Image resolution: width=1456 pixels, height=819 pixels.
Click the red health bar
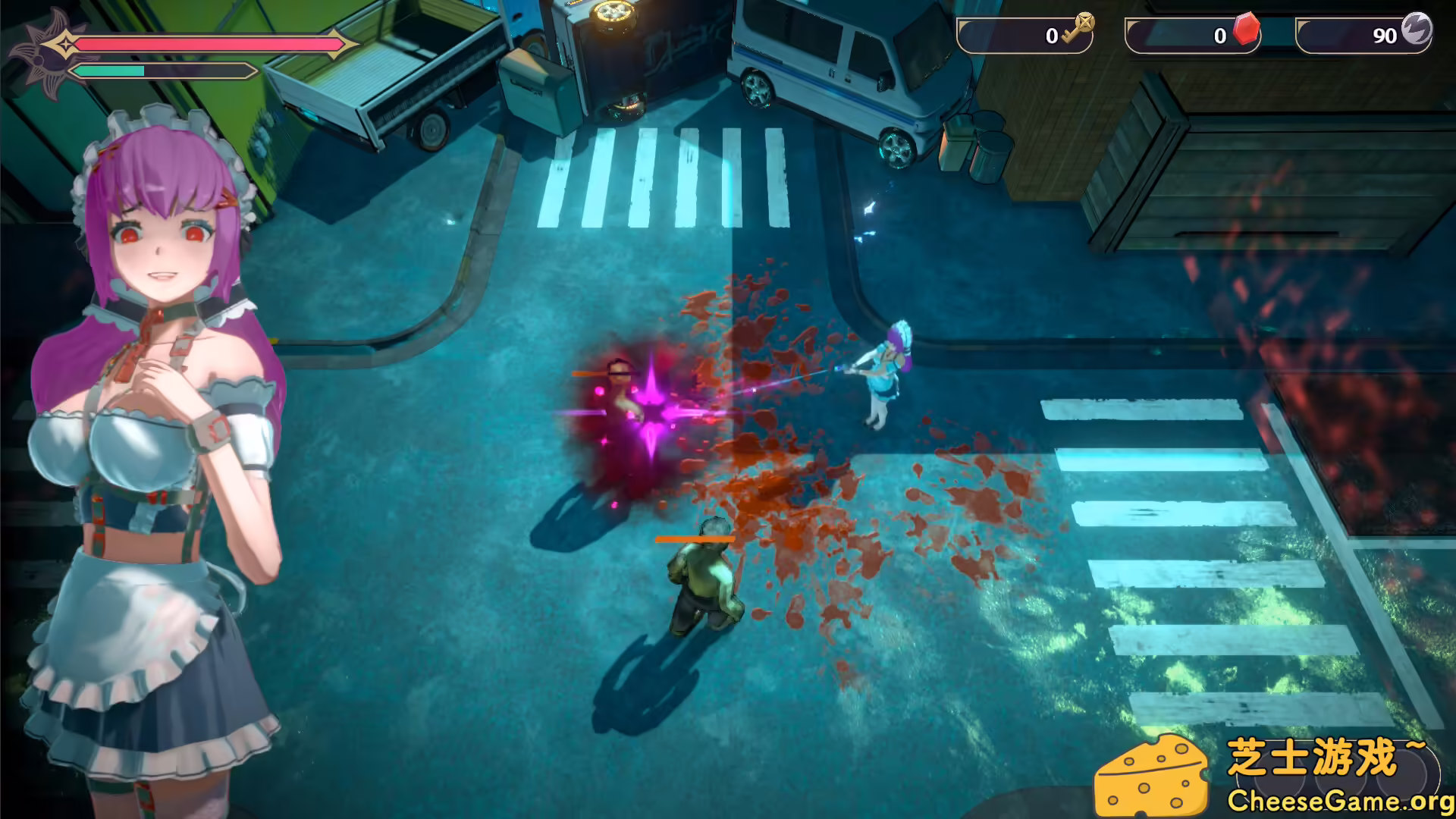tap(212, 45)
